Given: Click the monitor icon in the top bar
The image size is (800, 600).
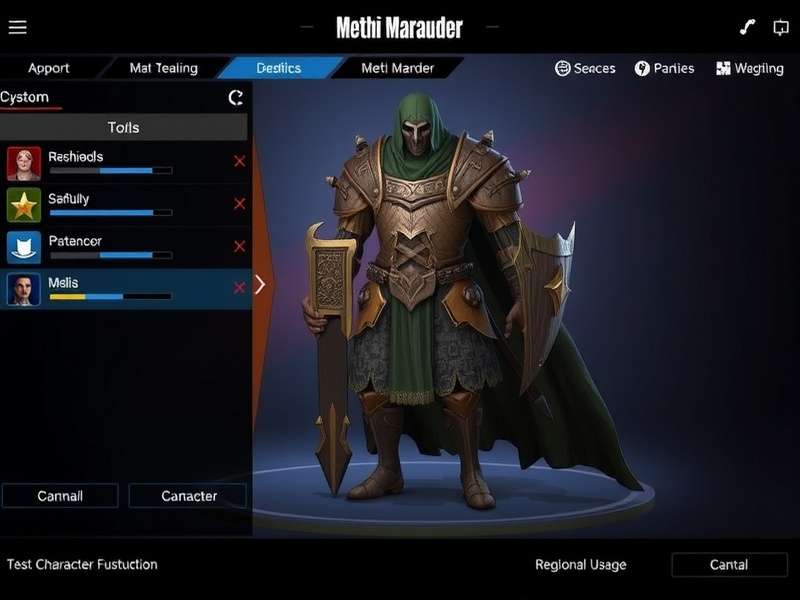Looking at the screenshot, I should [780, 27].
